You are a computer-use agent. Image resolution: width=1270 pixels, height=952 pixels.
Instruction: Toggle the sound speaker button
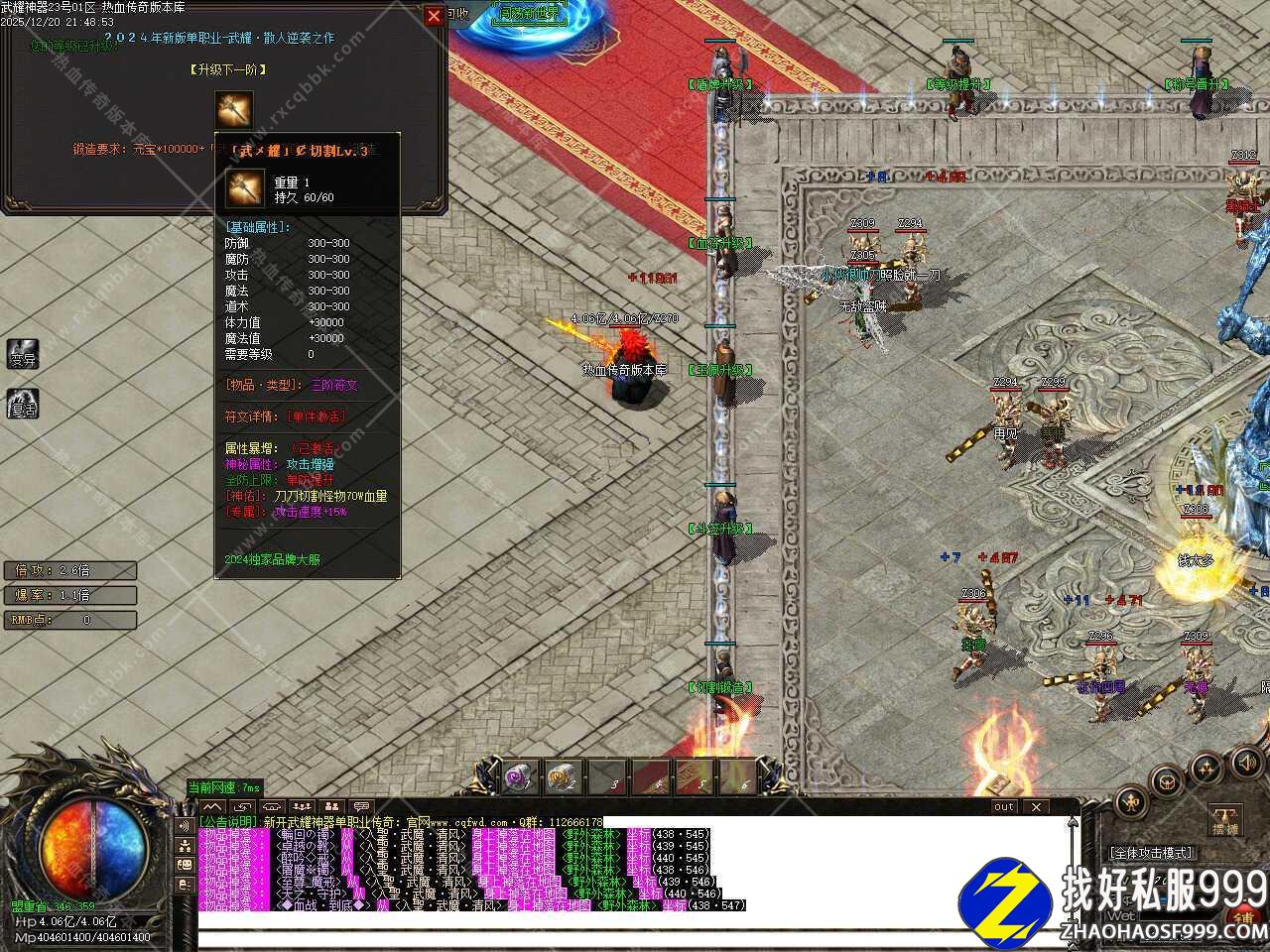click(1243, 762)
